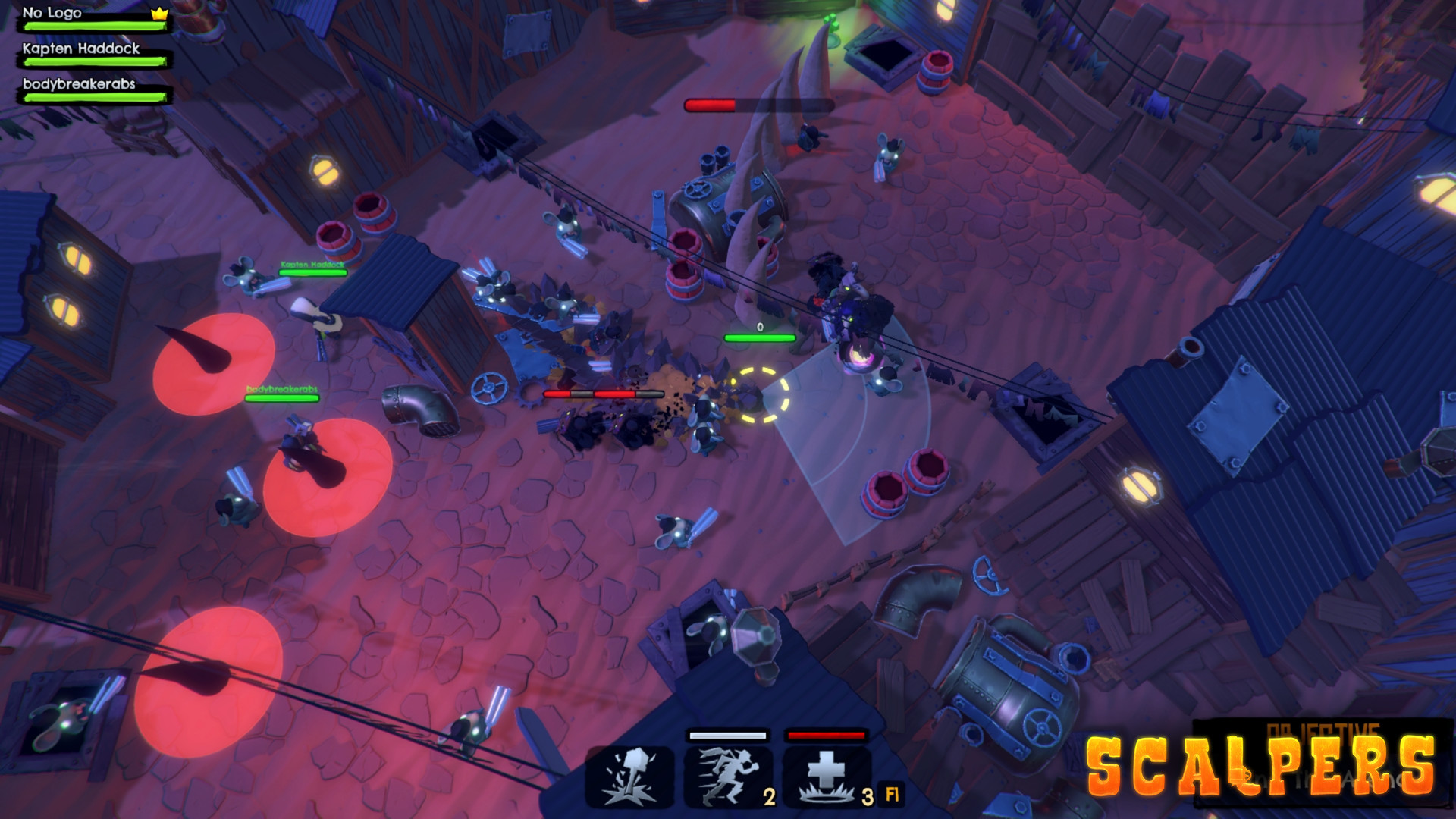Viewport: 1456px width, 819px height.
Task: Click the green health bar in arena center
Action: [x=759, y=337]
